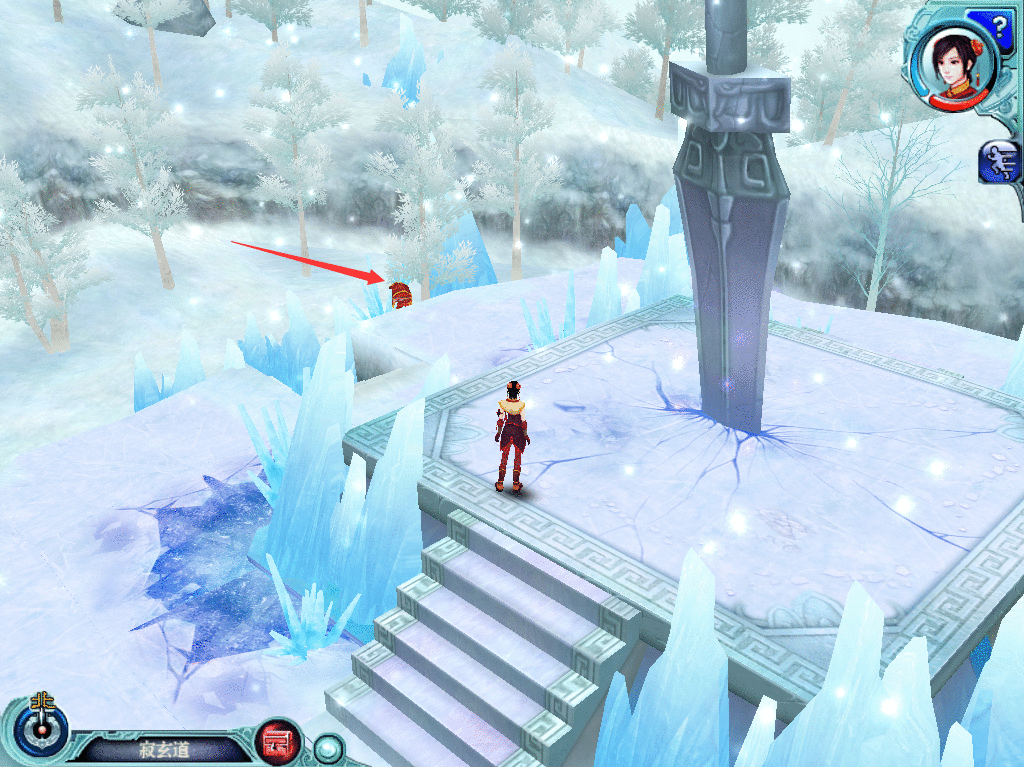Click the small round teal orb button
1024x767 pixels.
pyautogui.click(x=327, y=747)
